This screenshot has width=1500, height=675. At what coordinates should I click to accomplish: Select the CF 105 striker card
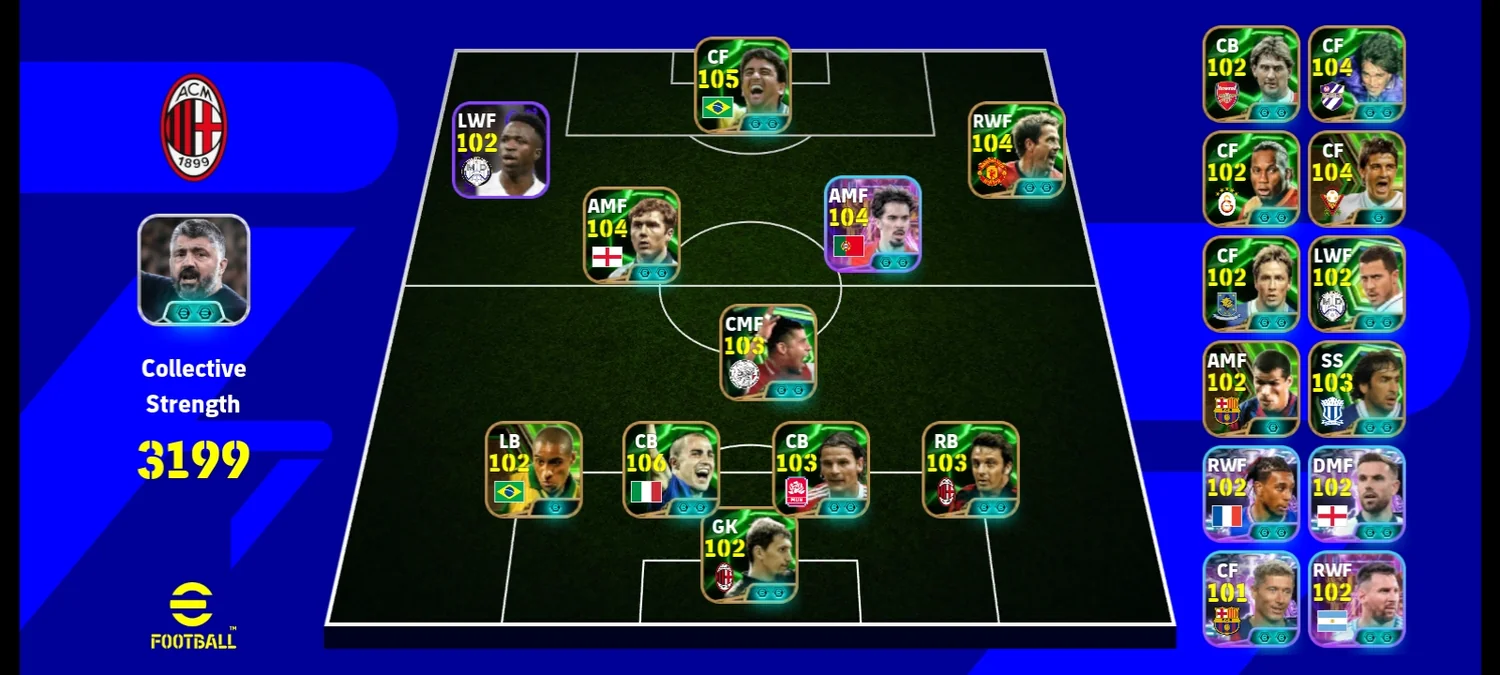tap(743, 85)
